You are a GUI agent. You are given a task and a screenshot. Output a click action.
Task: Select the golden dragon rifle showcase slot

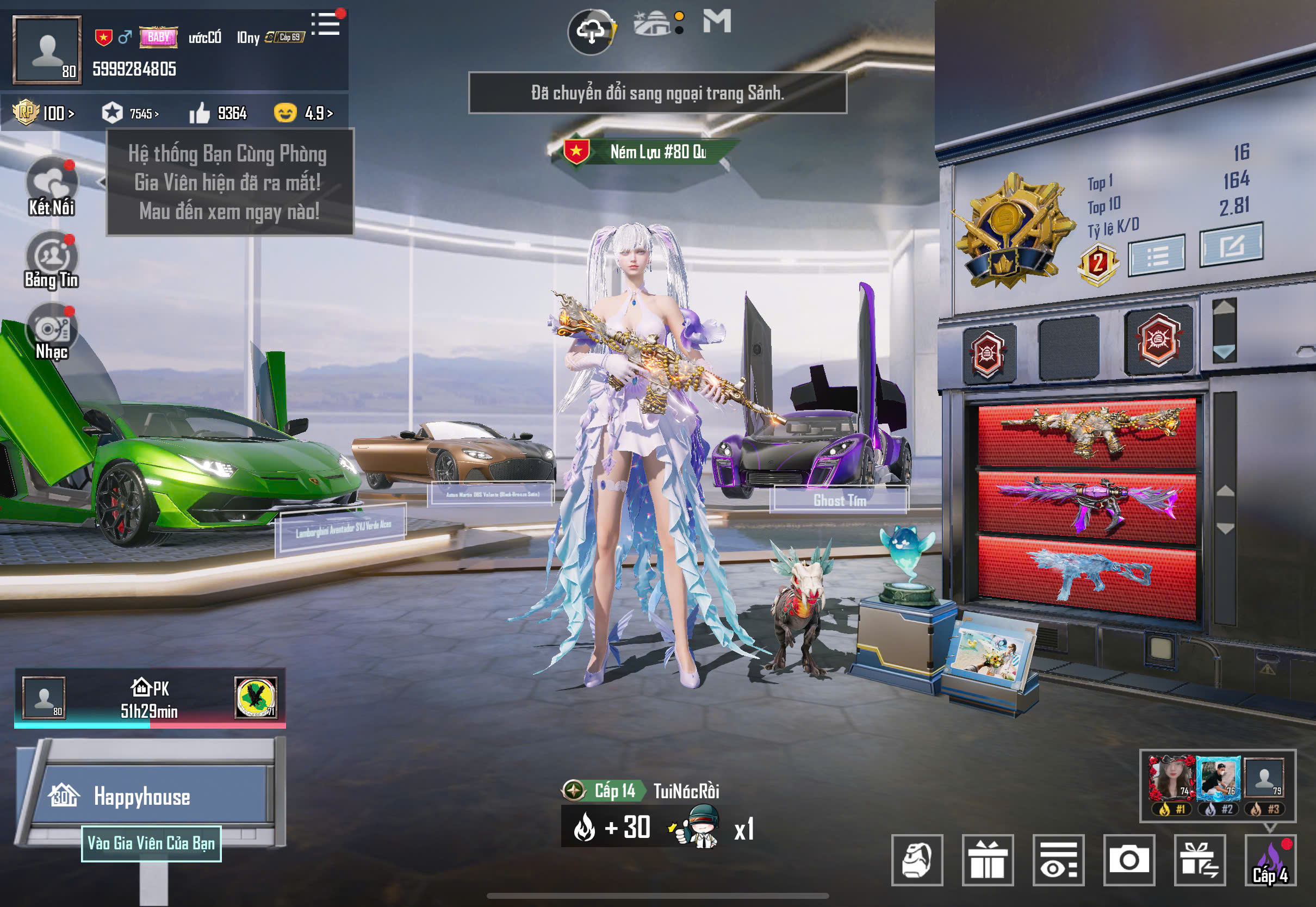click(x=1087, y=433)
